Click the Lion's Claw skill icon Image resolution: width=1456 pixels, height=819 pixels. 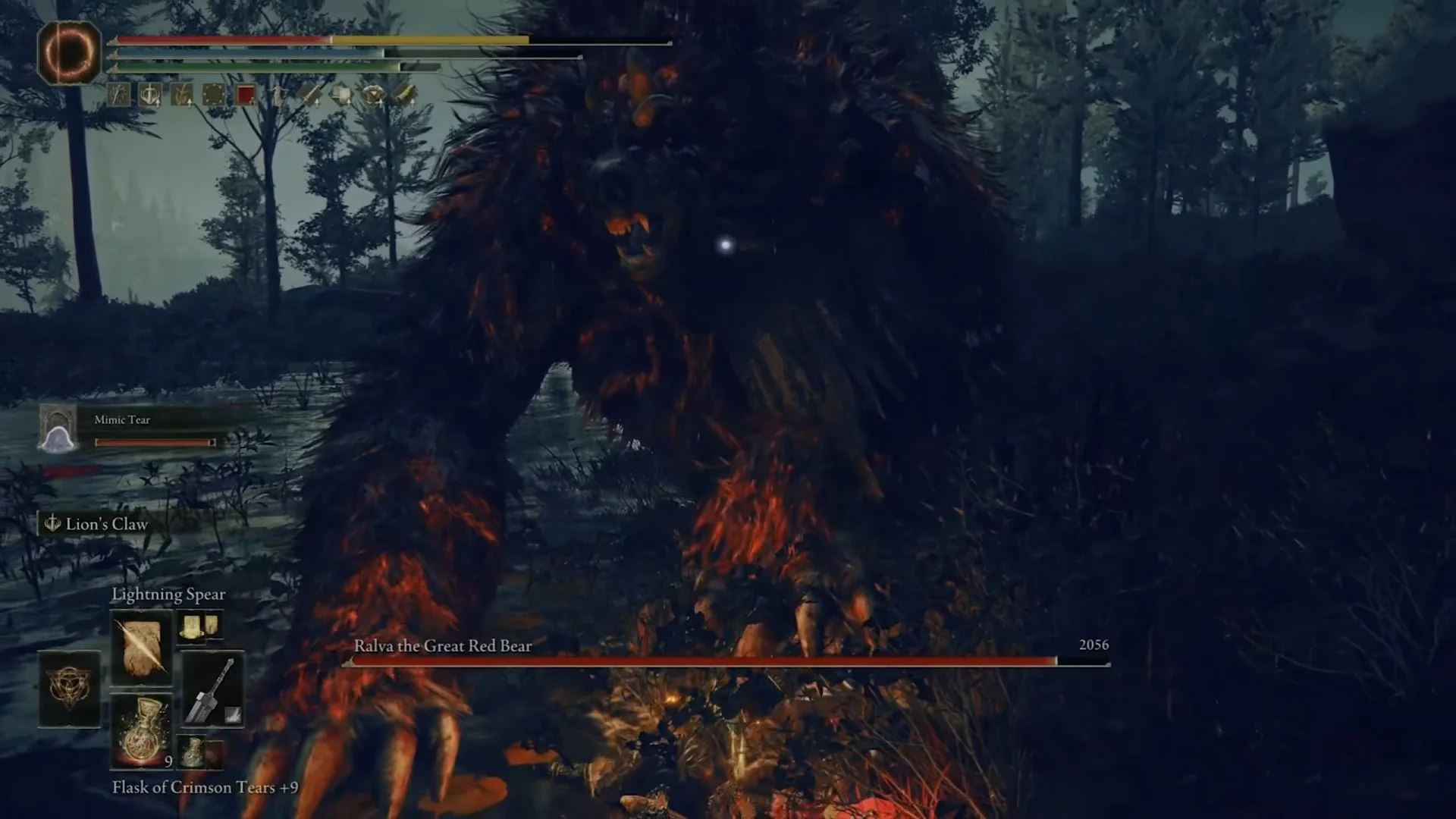pyautogui.click(x=52, y=523)
